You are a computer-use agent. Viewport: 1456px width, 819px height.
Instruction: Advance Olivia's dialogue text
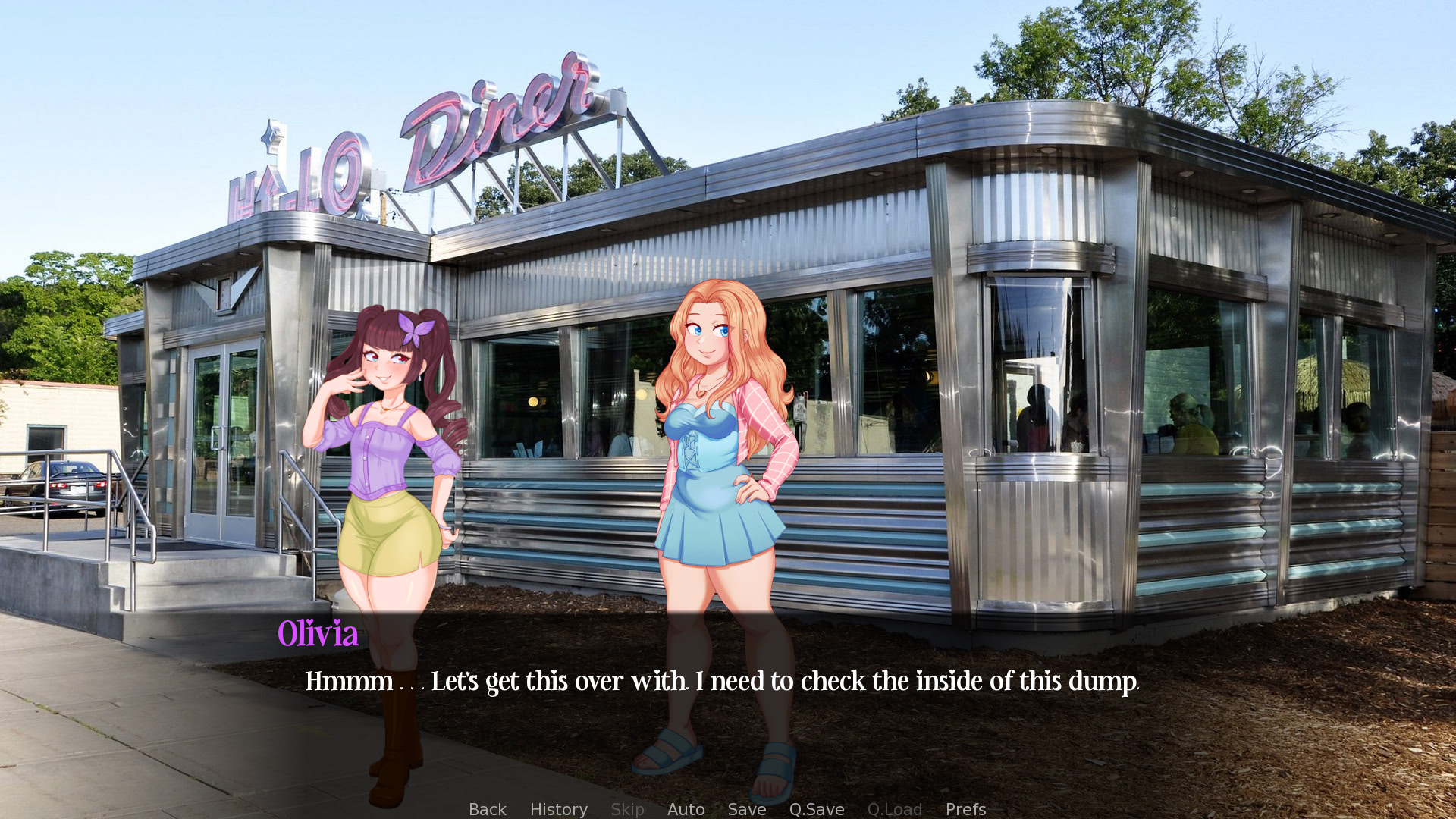coord(720,681)
